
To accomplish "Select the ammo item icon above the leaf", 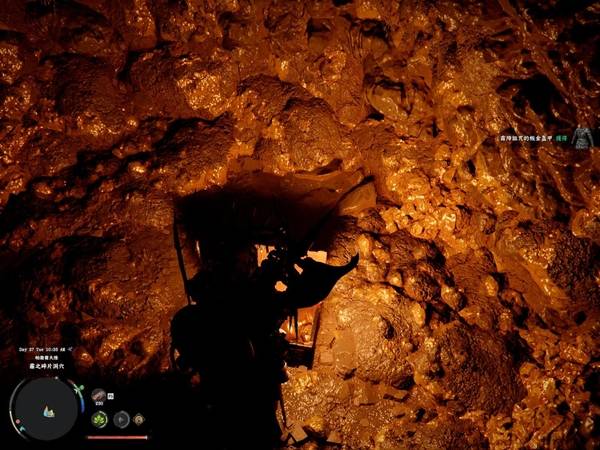I will [x=100, y=396].
